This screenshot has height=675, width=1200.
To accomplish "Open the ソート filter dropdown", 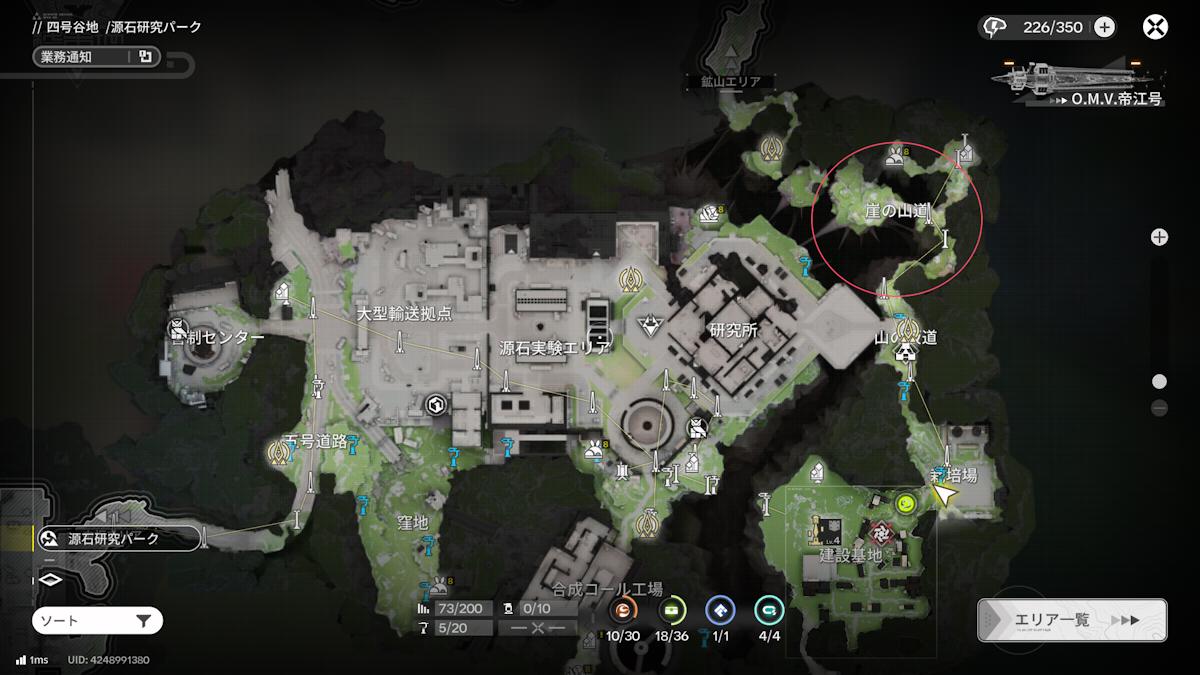I will [97, 621].
